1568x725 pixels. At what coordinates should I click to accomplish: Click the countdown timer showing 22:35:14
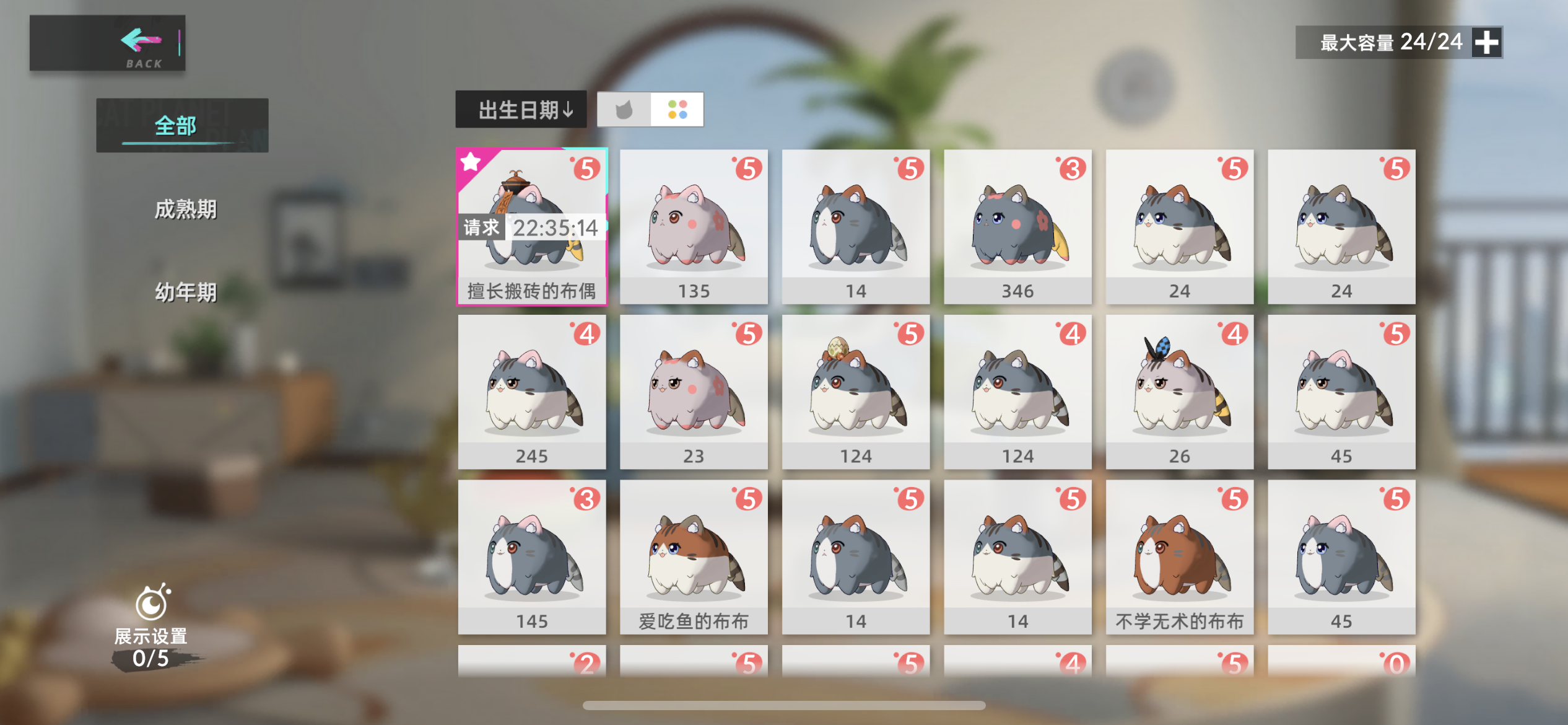click(x=555, y=229)
